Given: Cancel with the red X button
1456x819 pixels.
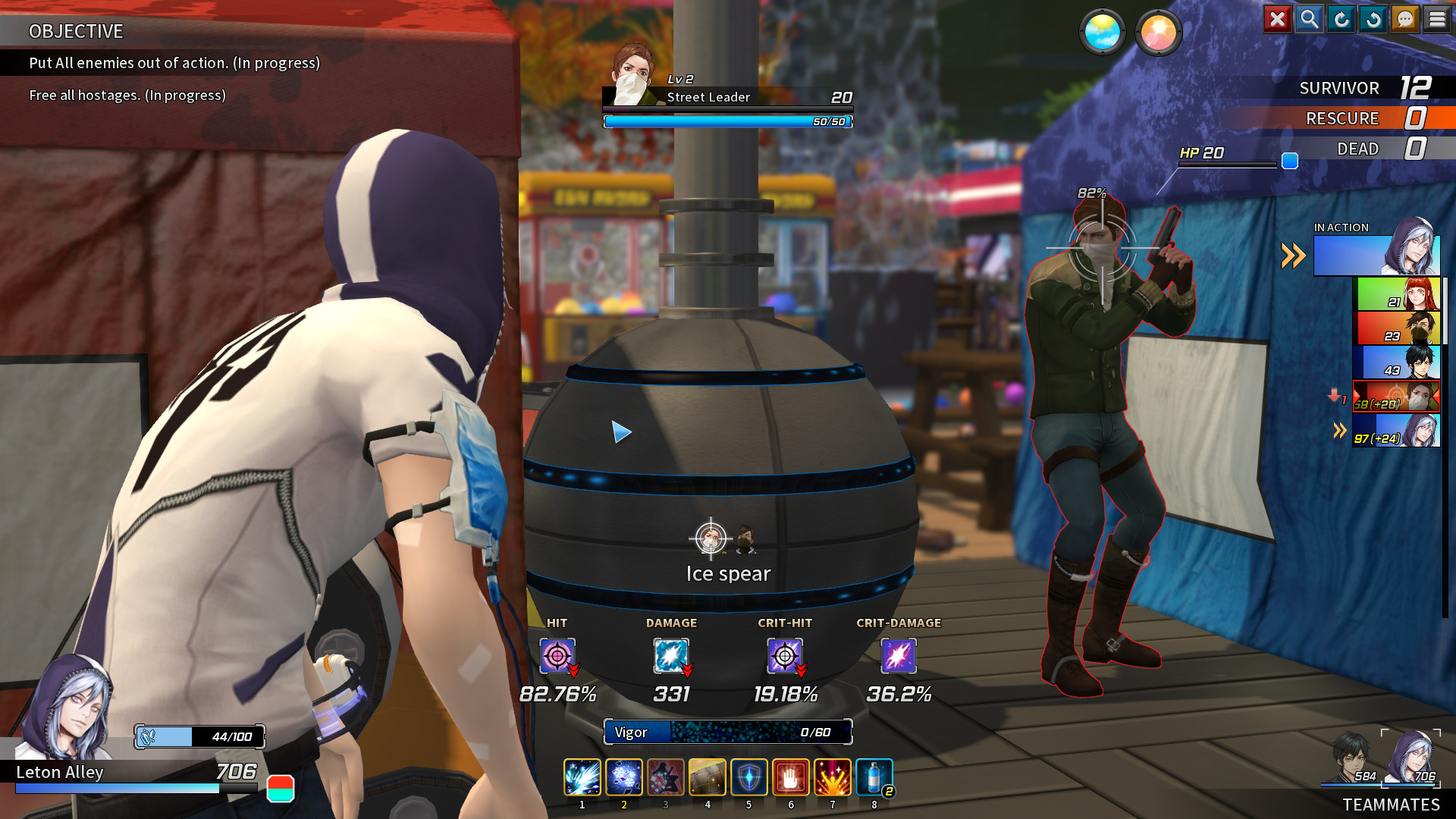Looking at the screenshot, I should click(x=1277, y=19).
